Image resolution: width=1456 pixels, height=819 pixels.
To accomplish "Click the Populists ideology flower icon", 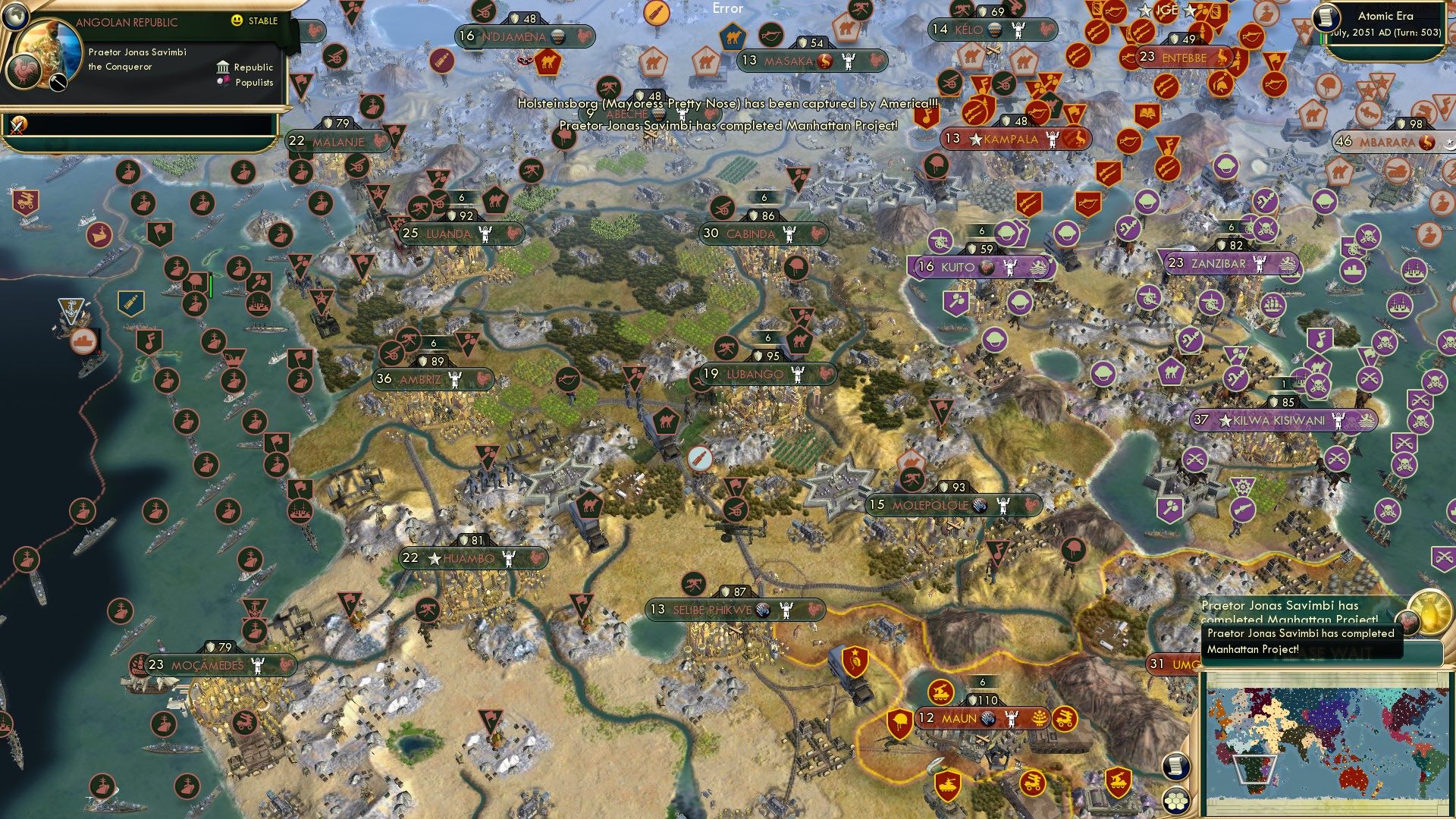I will coord(222,81).
